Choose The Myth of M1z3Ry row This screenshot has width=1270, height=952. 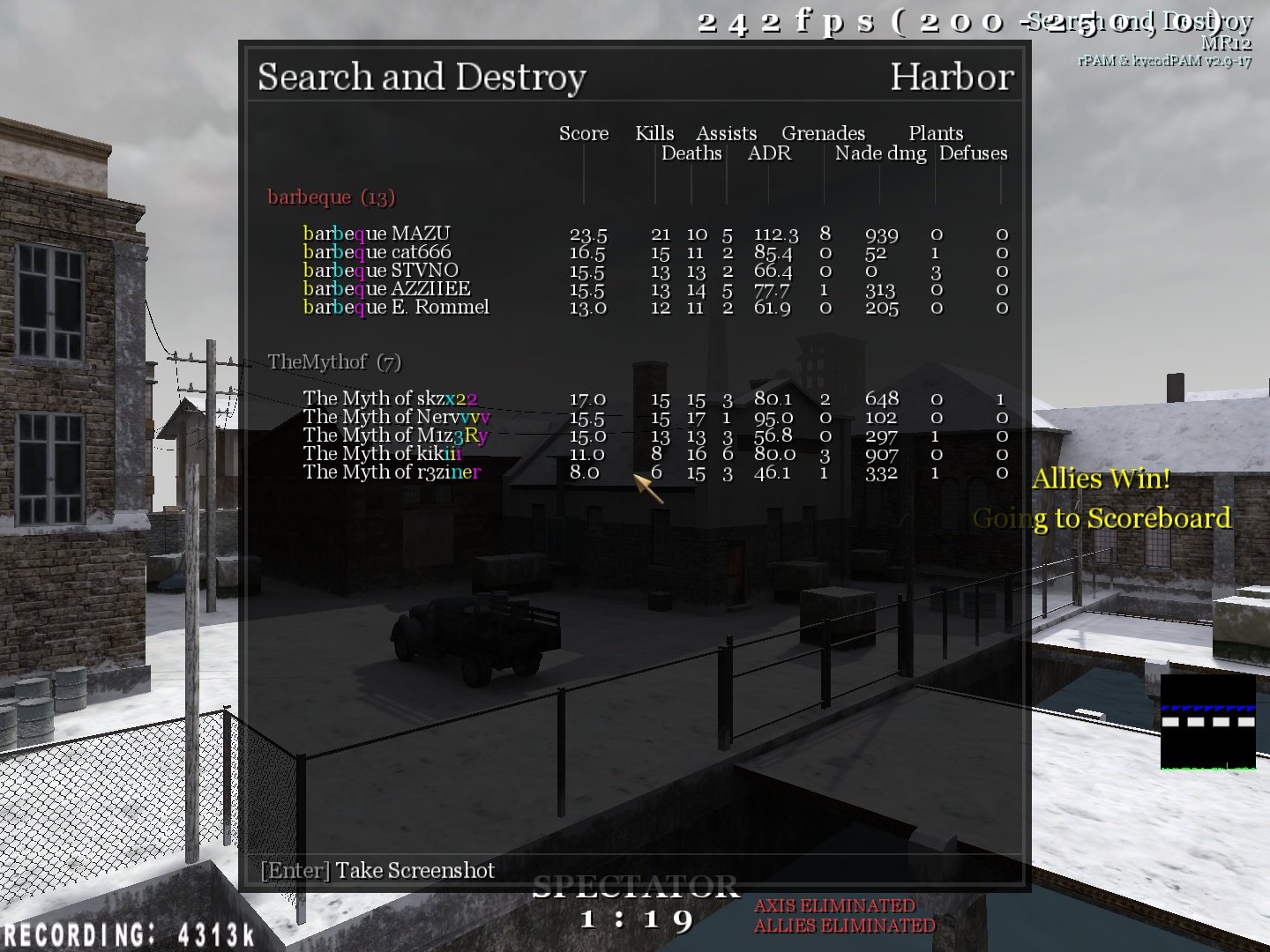(395, 435)
